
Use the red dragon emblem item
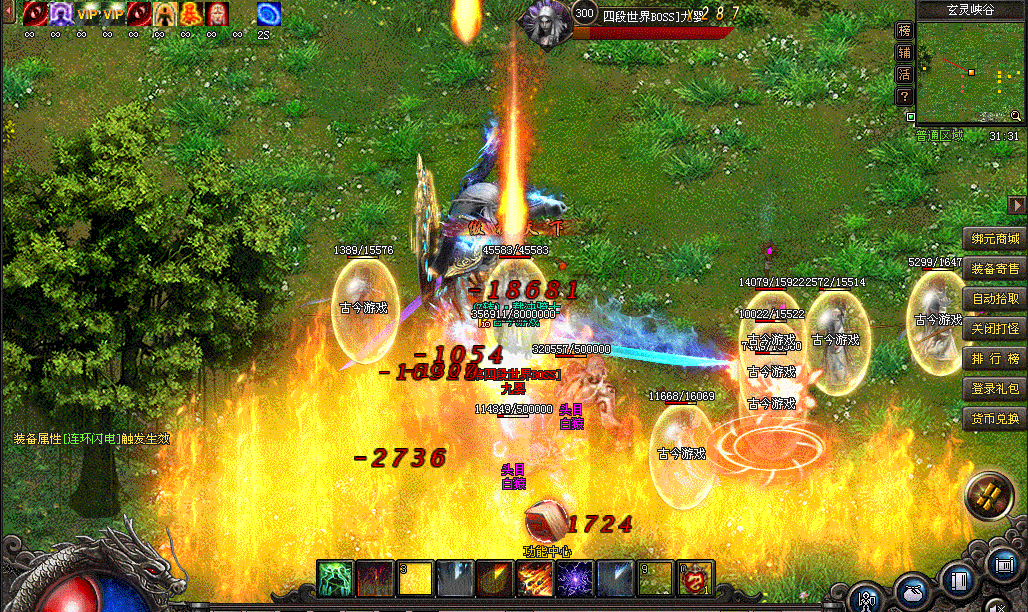point(696,579)
